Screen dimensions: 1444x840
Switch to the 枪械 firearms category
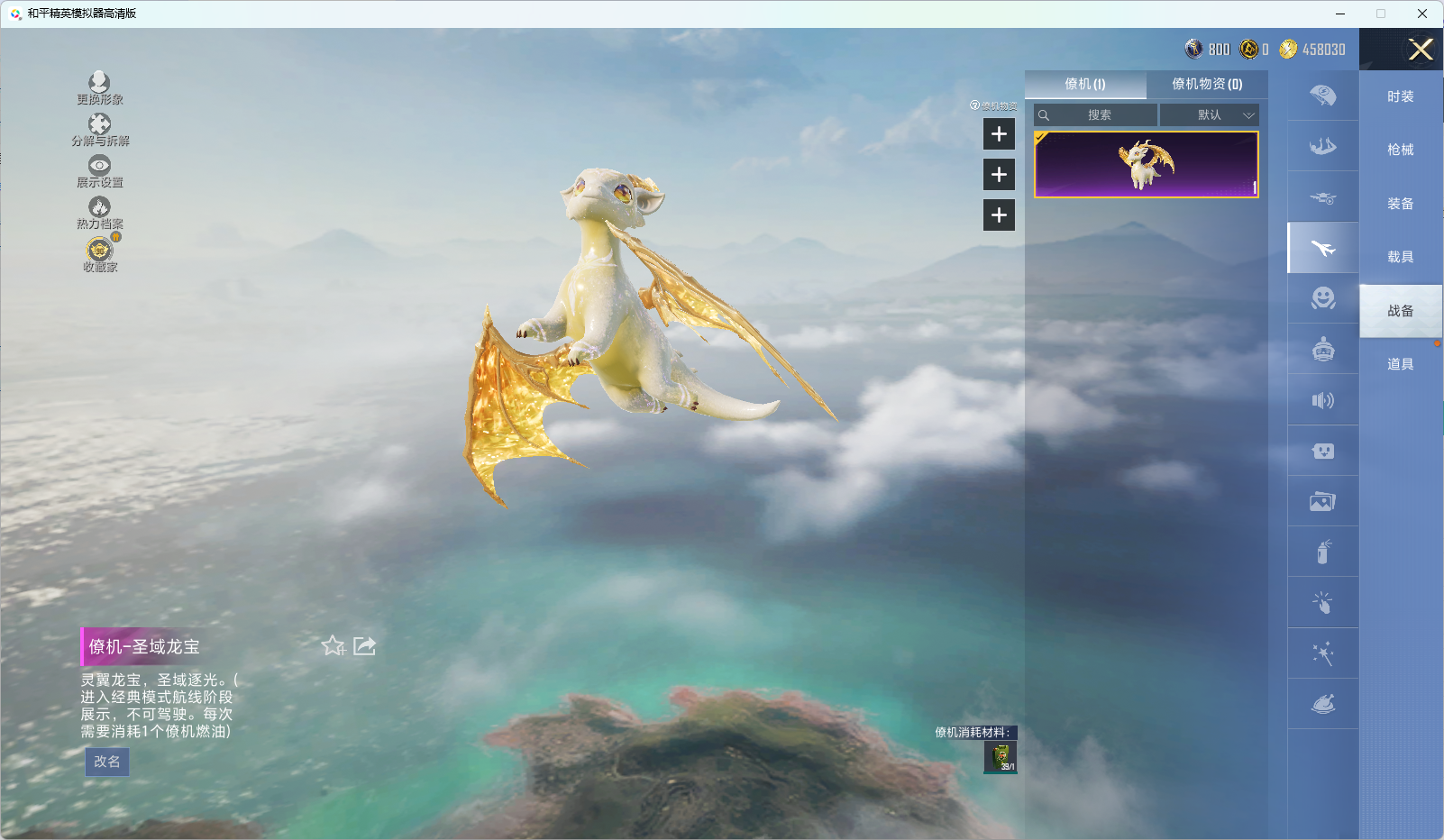pyautogui.click(x=1400, y=150)
